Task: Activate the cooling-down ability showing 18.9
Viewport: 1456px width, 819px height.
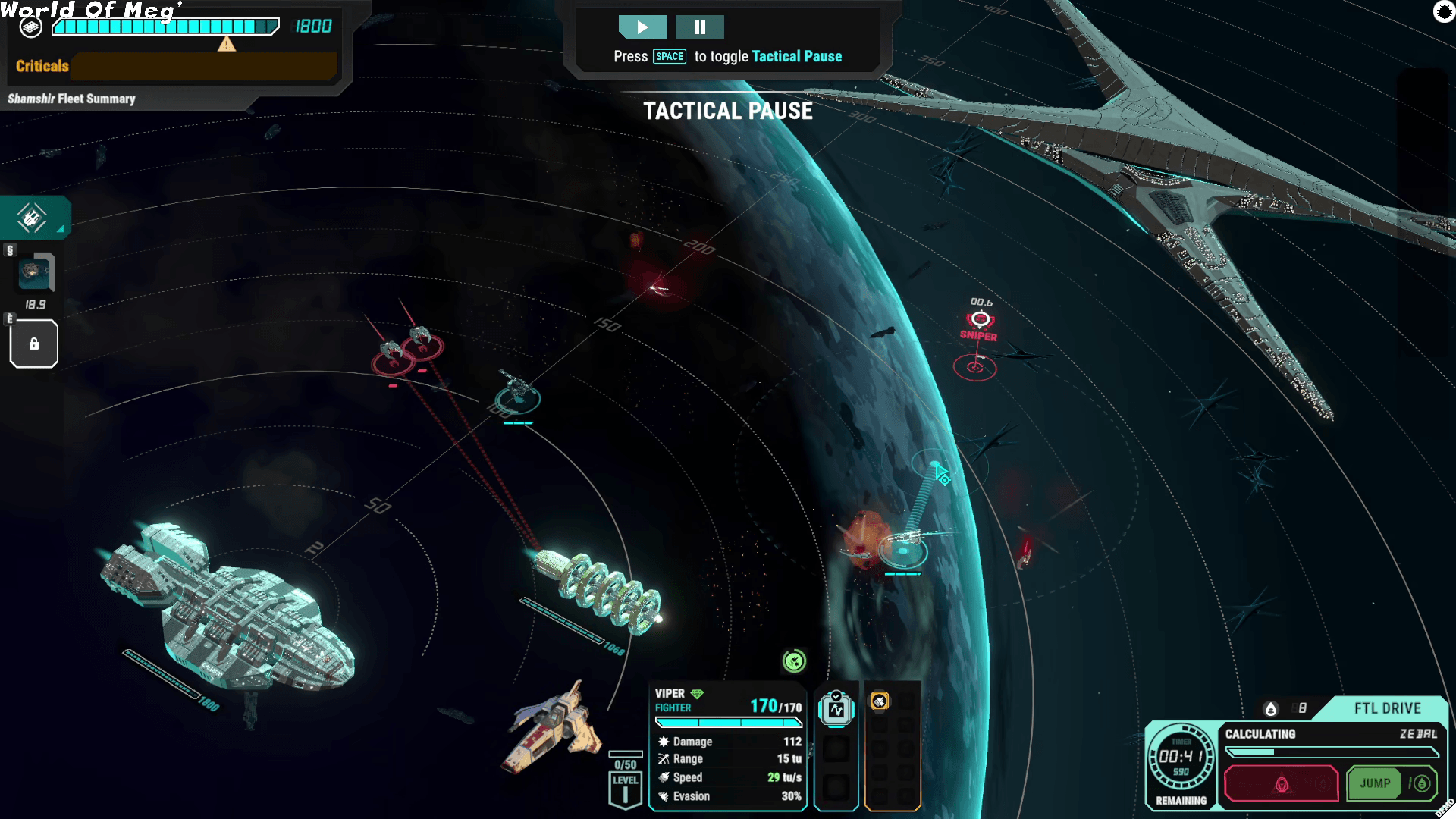Action: coord(35,272)
